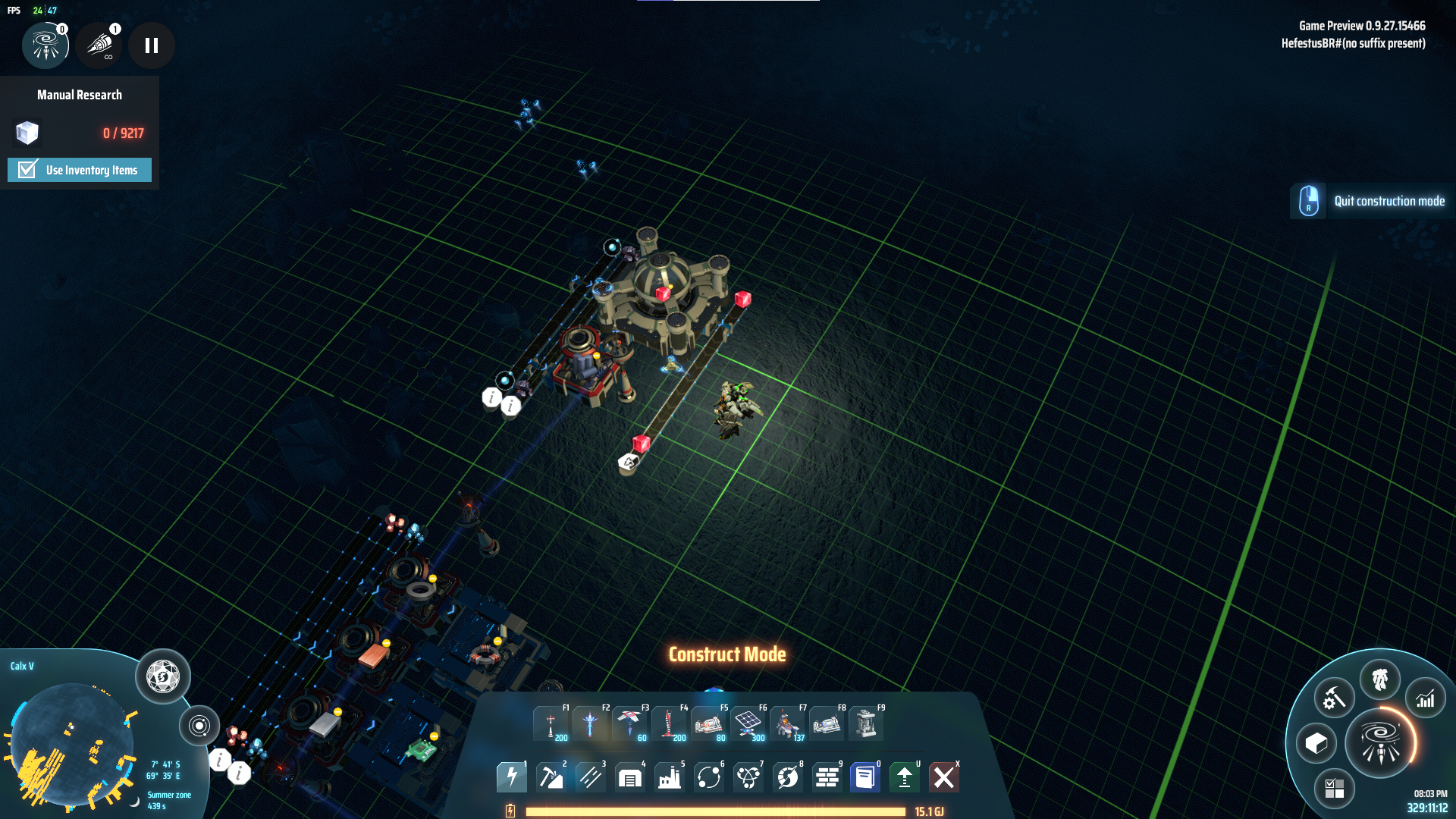Choose the wind turbine build slot

629,724
